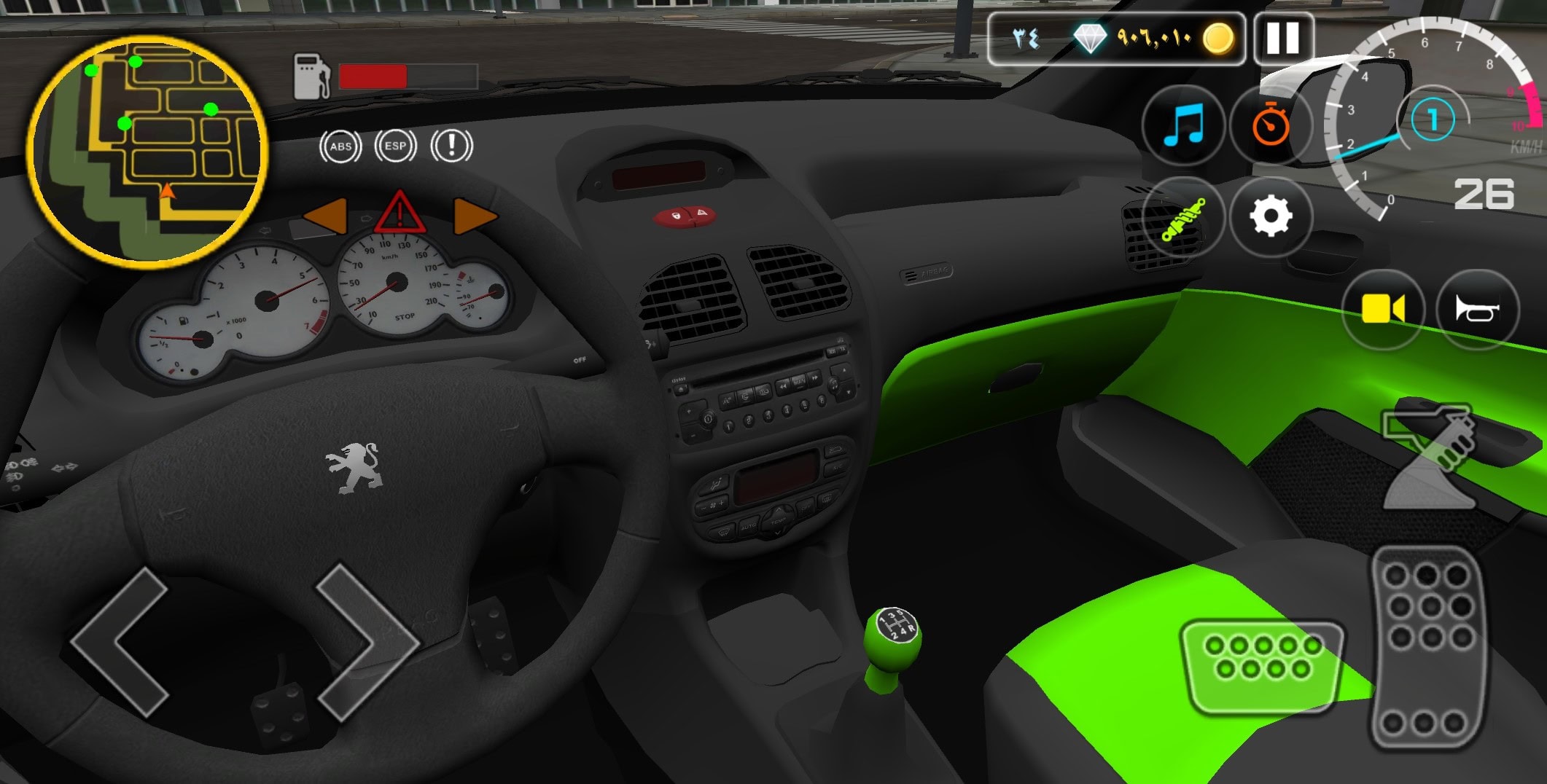Viewport: 1547px width, 784px height.
Task: Activate the left turn signal
Action: pyautogui.click(x=325, y=216)
